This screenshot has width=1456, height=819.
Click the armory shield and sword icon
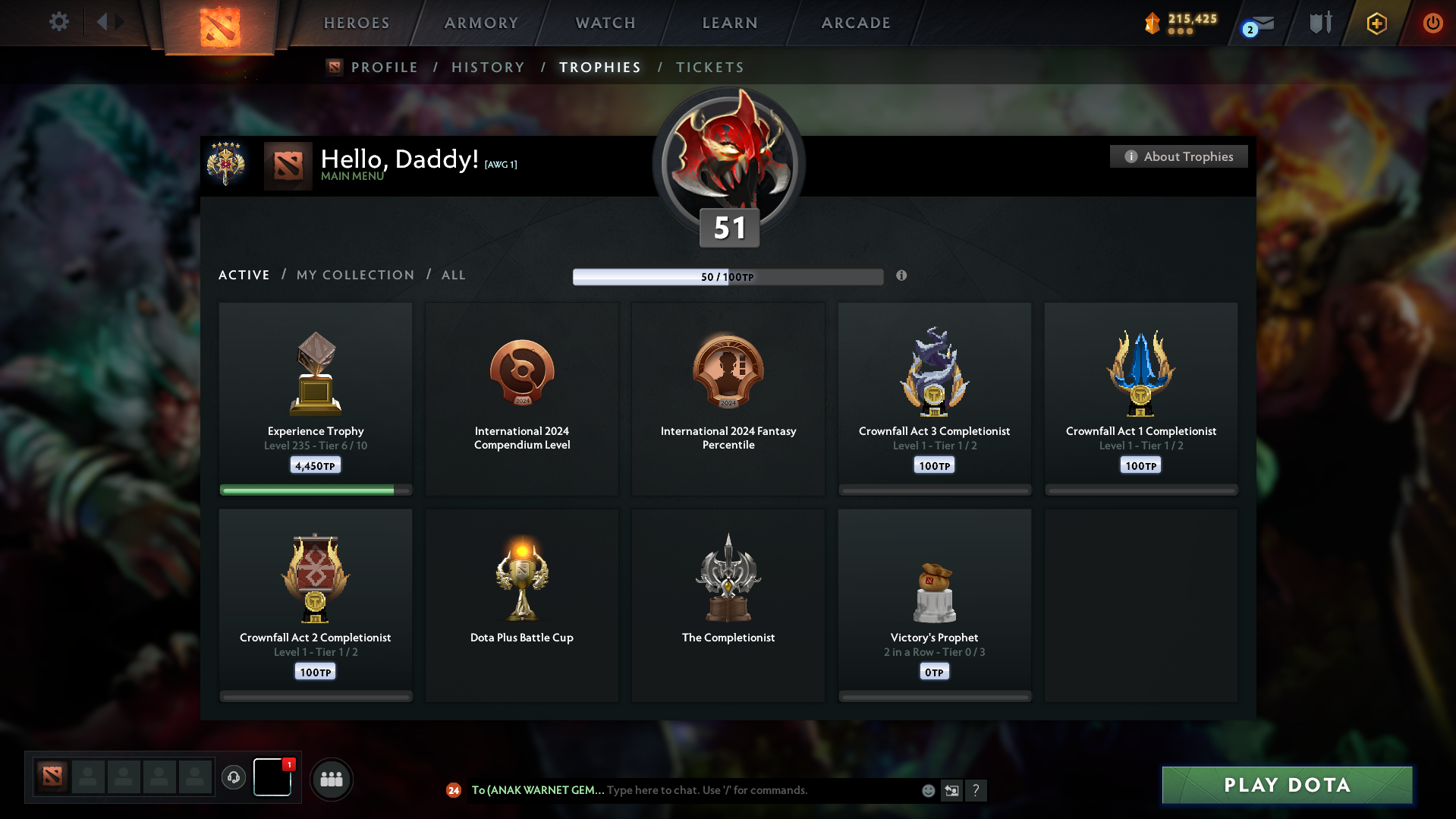[1320, 23]
